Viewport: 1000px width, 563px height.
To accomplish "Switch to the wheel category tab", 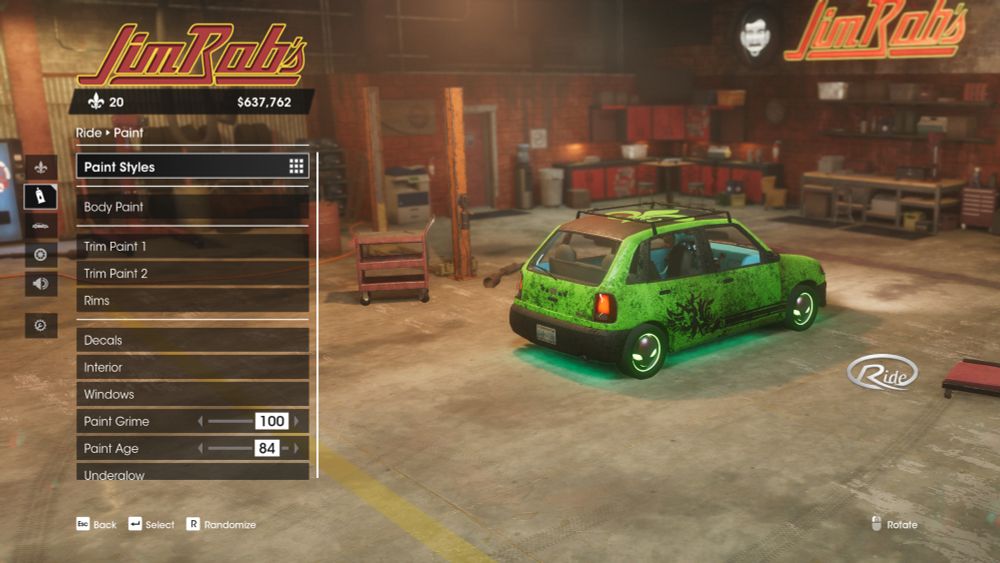I will [x=41, y=254].
